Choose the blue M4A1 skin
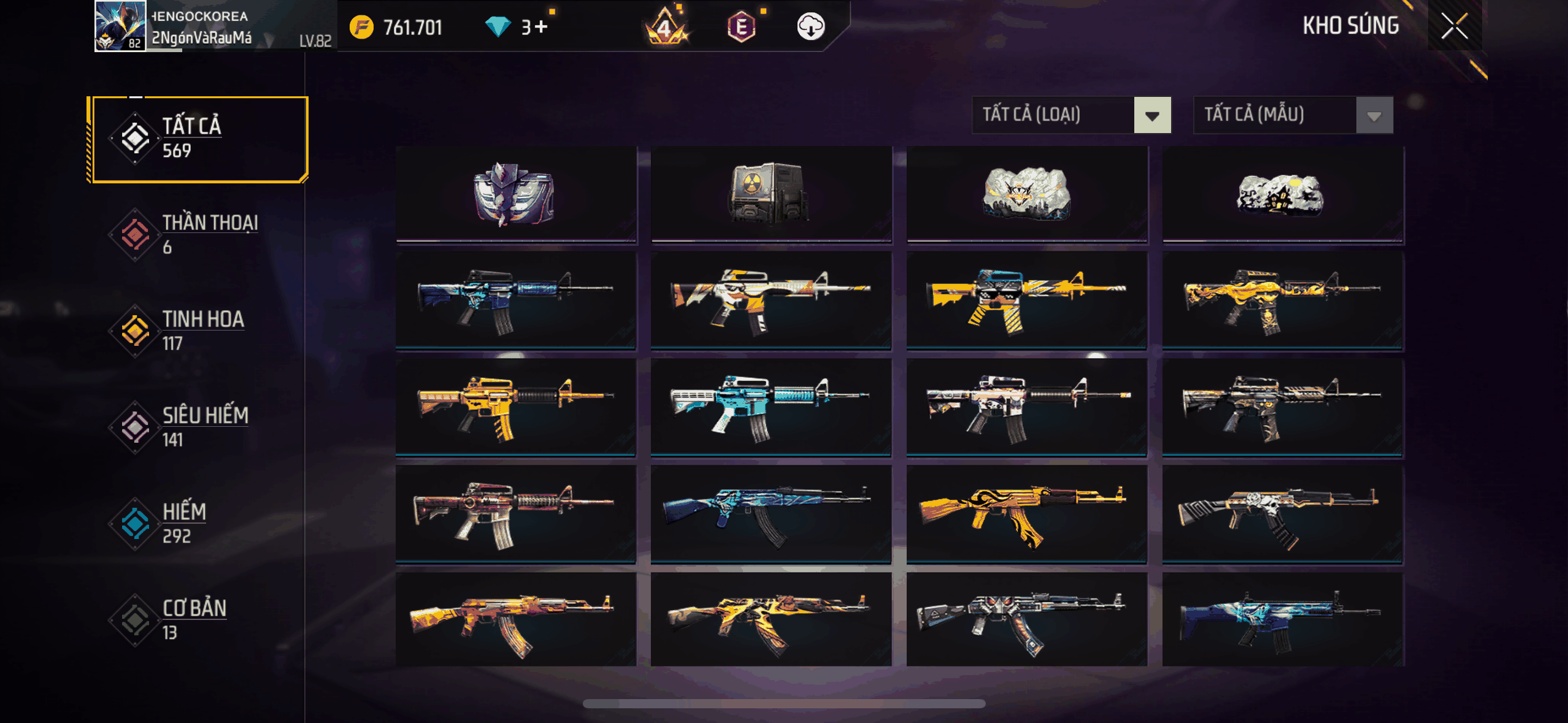 tap(515, 300)
